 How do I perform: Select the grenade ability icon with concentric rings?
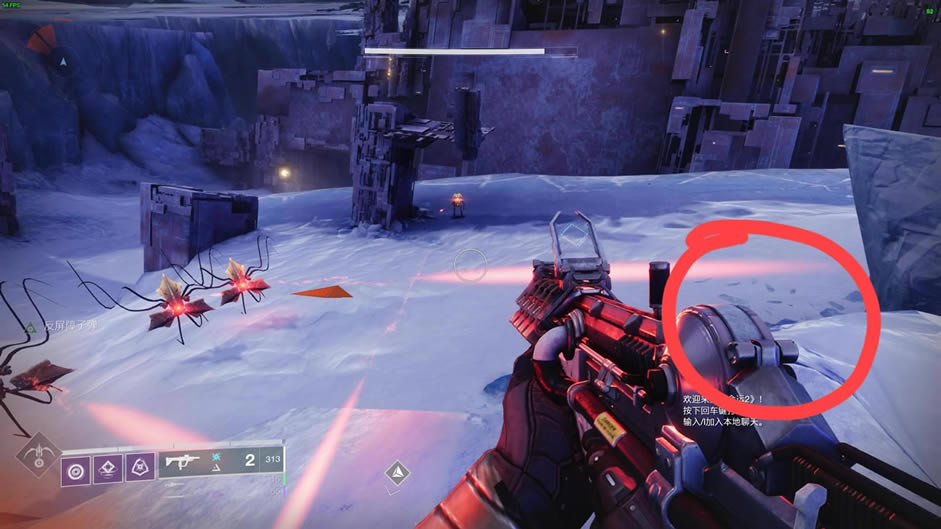[75, 469]
